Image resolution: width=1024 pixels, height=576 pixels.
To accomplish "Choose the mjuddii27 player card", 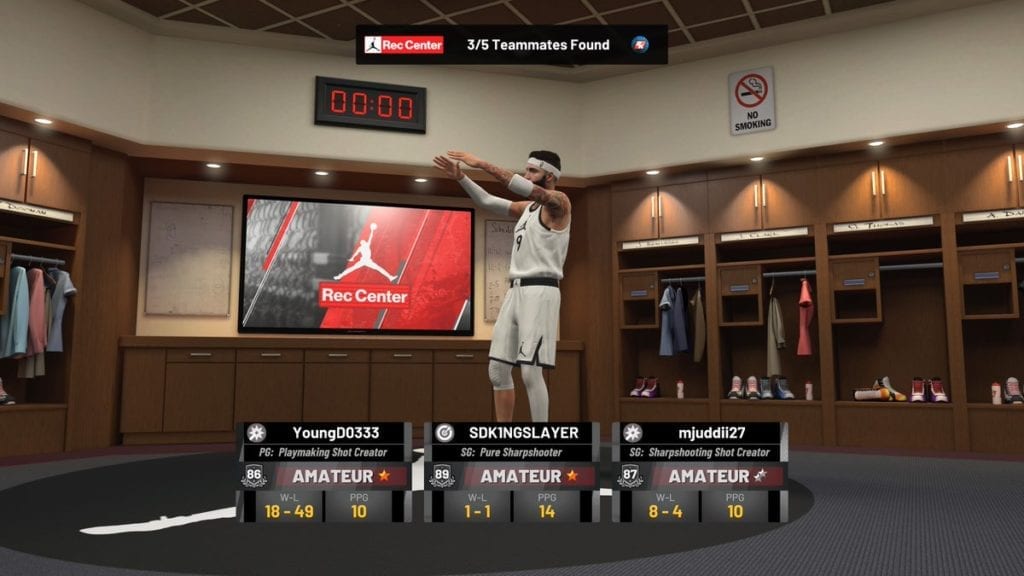I will pos(699,471).
